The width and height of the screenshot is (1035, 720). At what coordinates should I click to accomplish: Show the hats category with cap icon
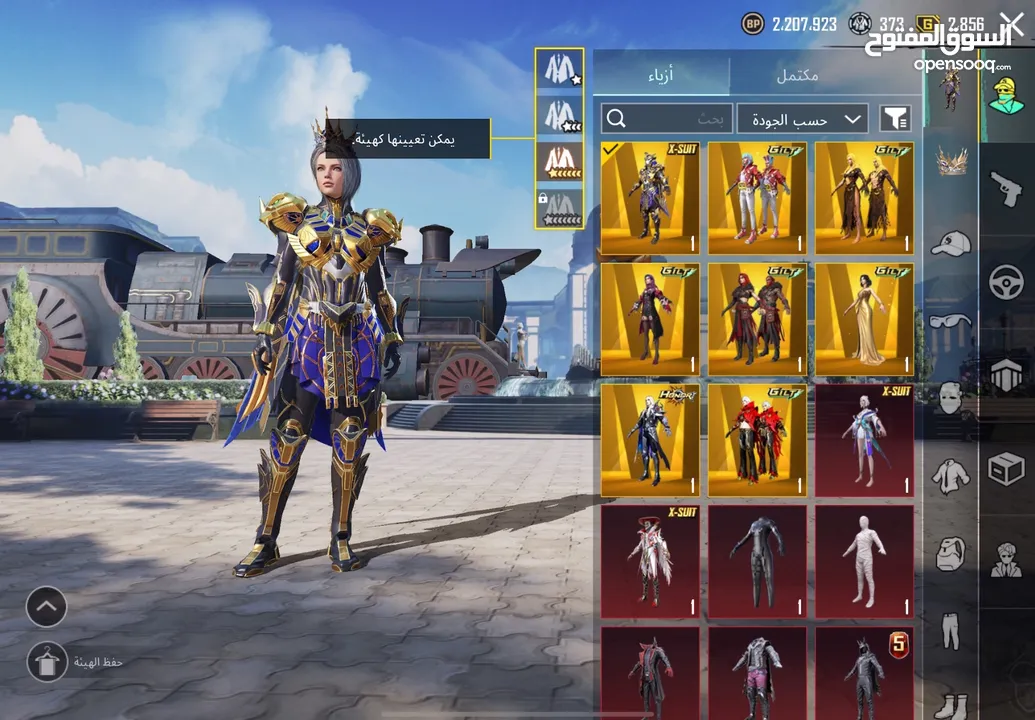coord(951,243)
